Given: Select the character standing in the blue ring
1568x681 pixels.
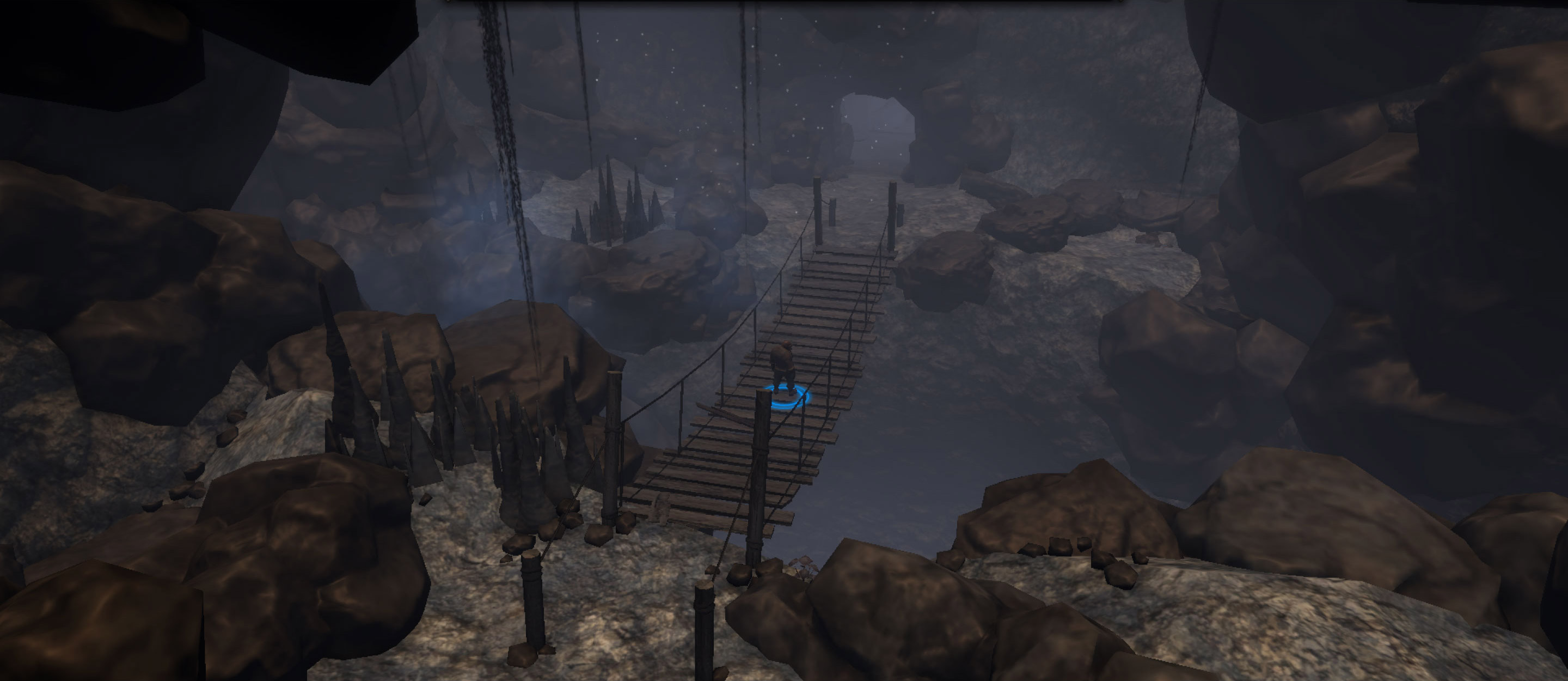Looking at the screenshot, I should pyautogui.click(x=783, y=367).
